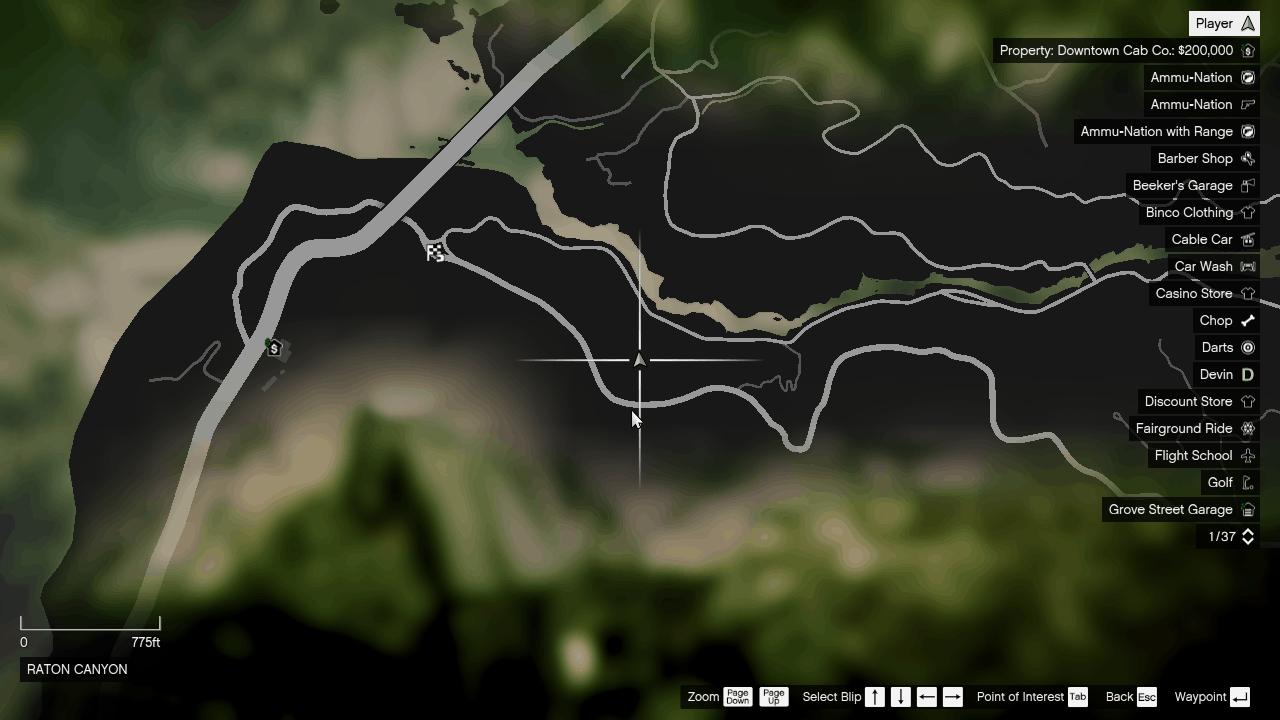Click the player arrow at map center

640,359
